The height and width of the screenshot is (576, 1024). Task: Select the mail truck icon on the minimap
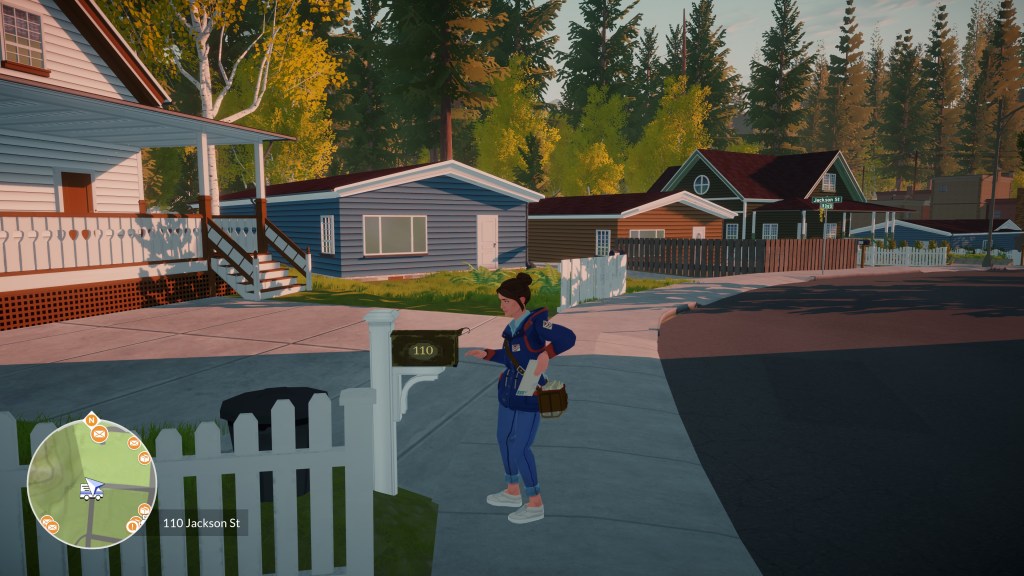(x=90, y=491)
